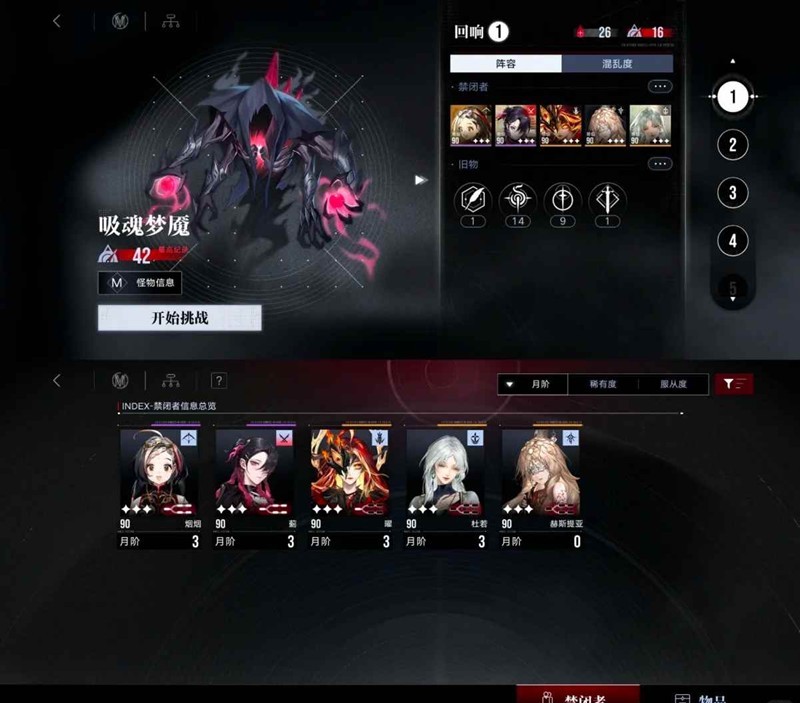This screenshot has width=800, height=703.
Task: Open the 旧物 section's three-dot menu
Action: coord(659,164)
